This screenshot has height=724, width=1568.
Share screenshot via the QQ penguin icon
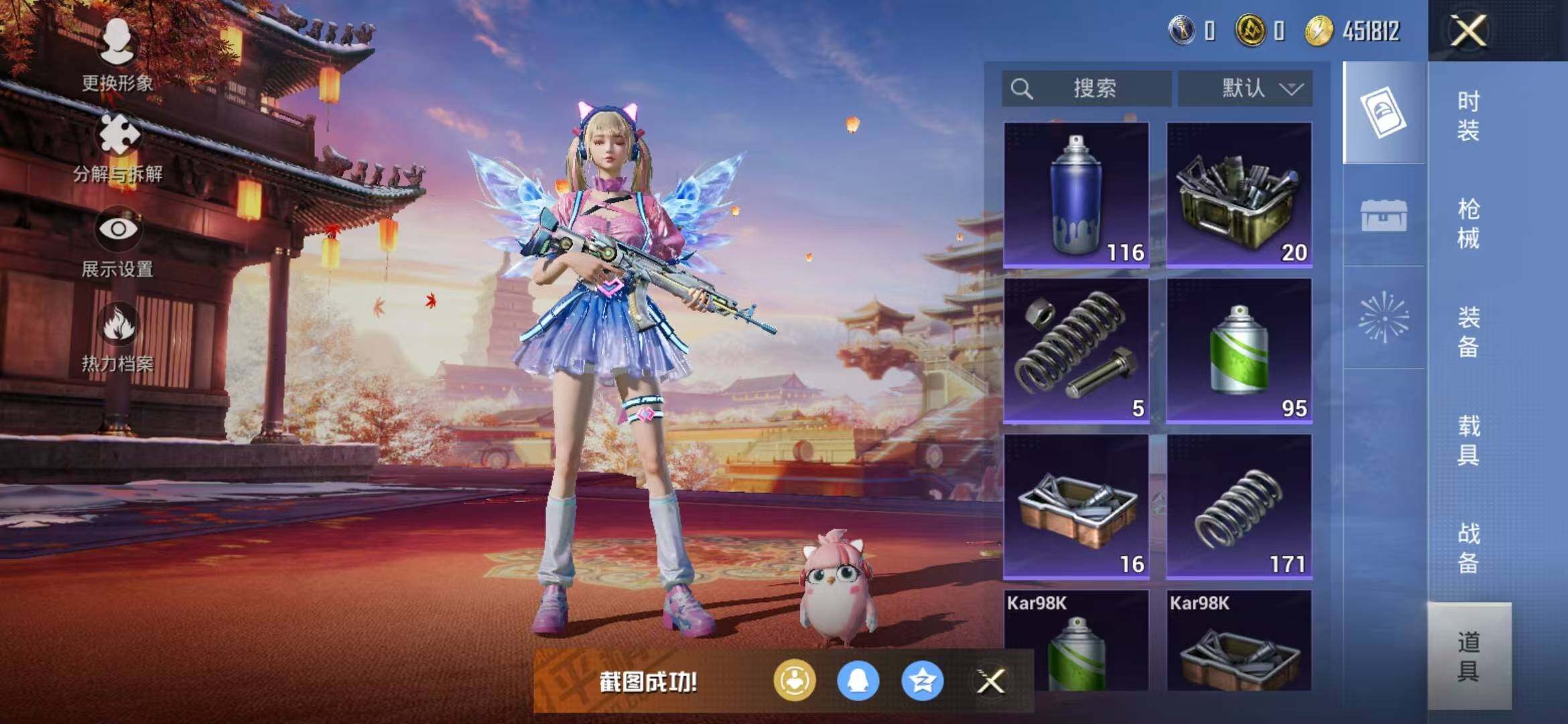click(858, 681)
